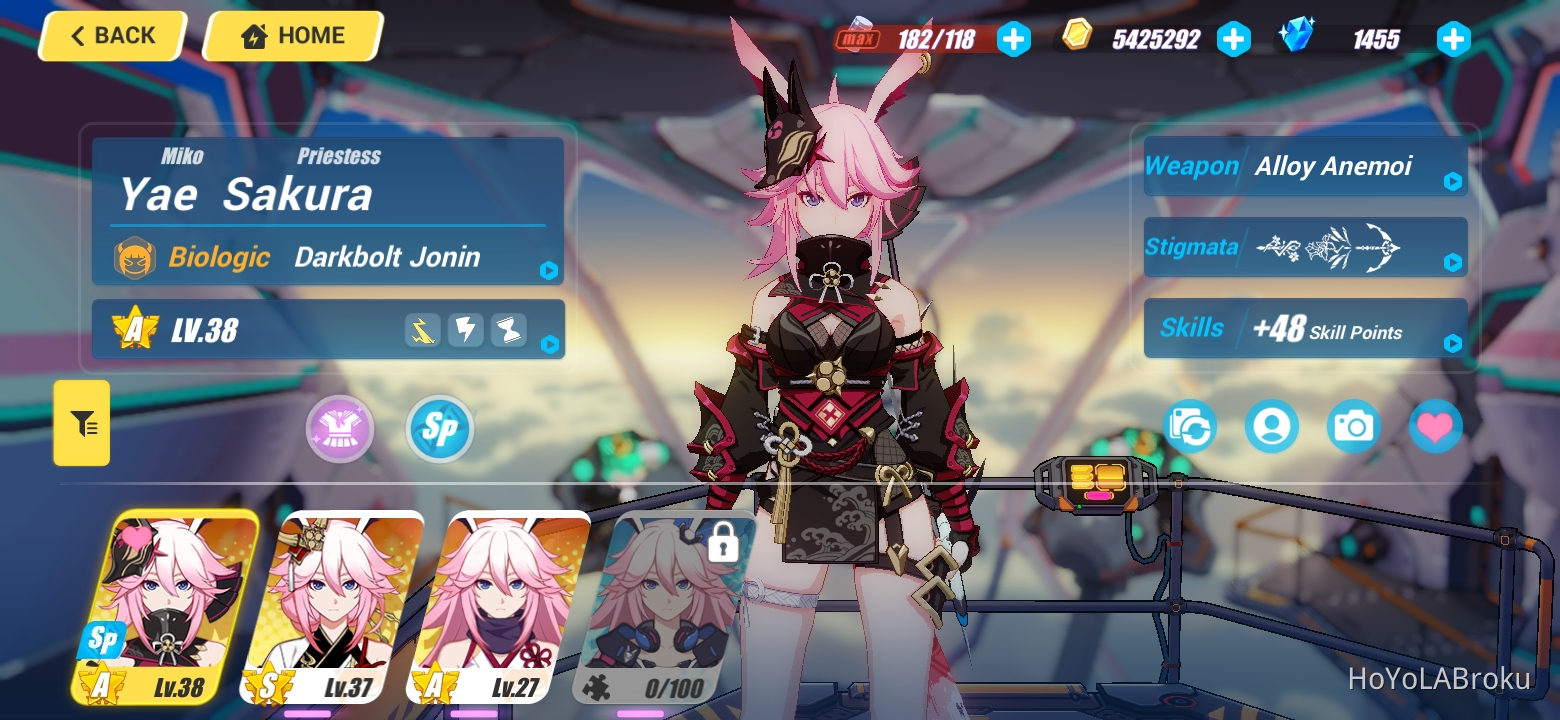Toggle favorite with the heart icon

pyautogui.click(x=1435, y=427)
